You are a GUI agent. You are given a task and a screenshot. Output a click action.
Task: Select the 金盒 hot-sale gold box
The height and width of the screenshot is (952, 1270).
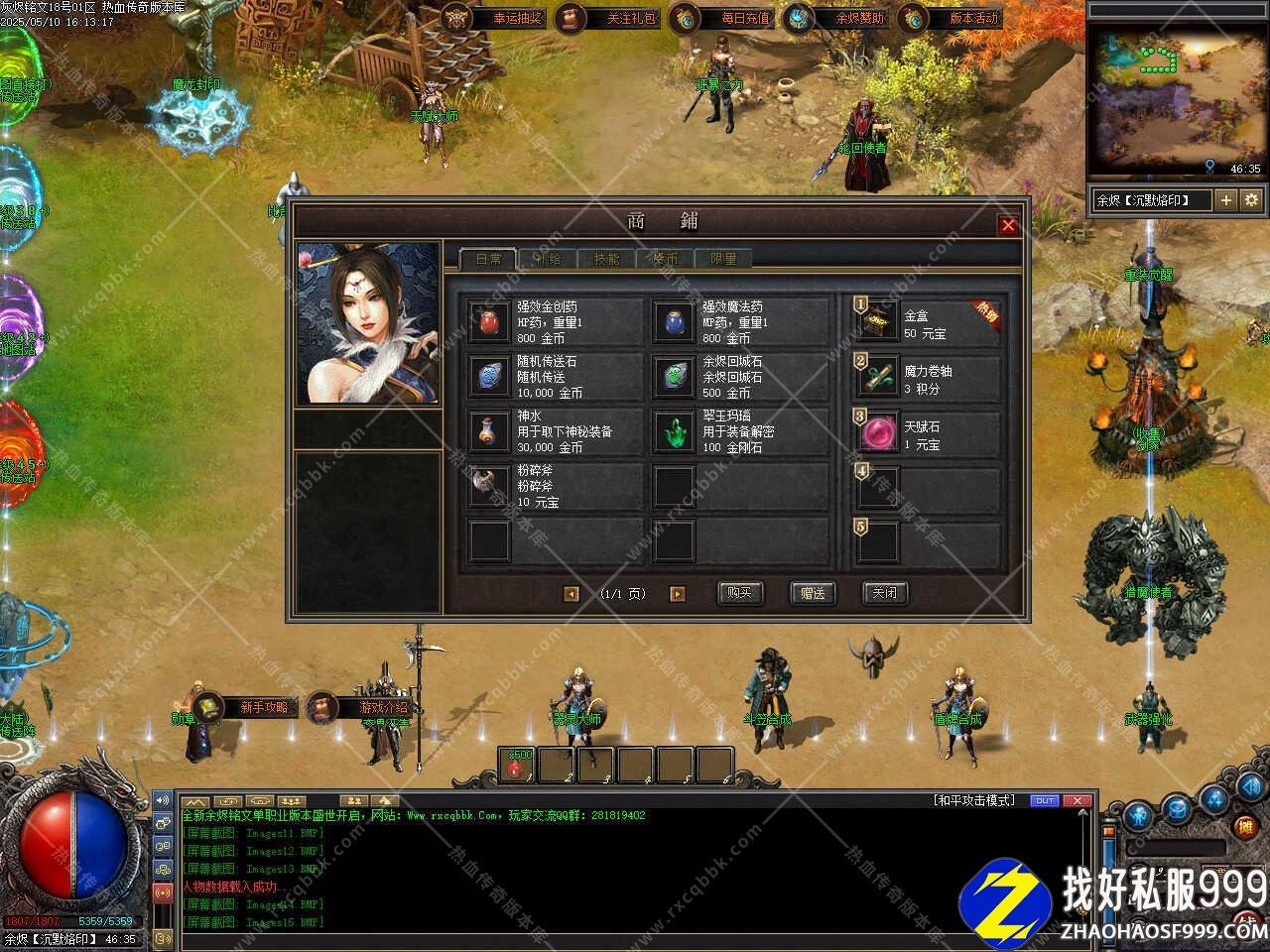pyautogui.click(x=879, y=321)
